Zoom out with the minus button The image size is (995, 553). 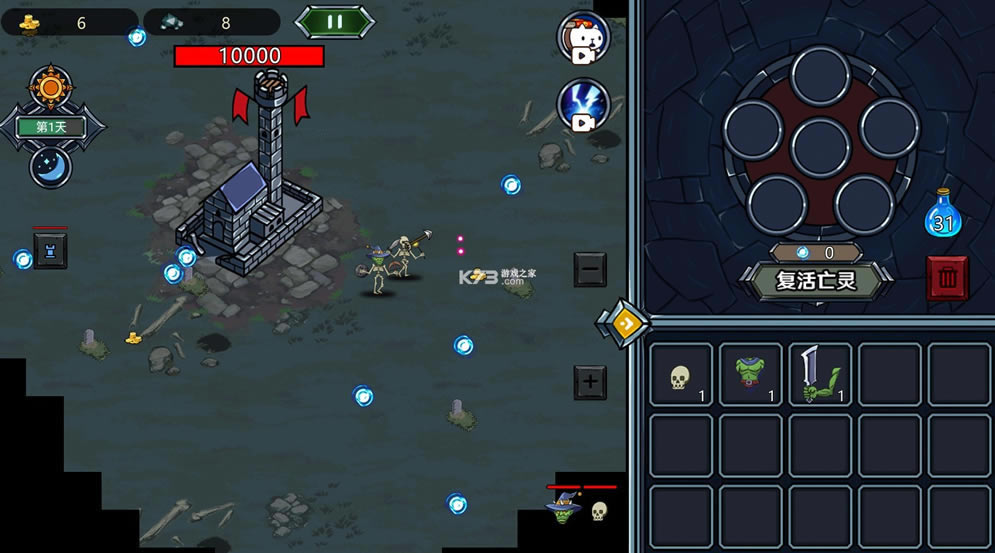(590, 269)
